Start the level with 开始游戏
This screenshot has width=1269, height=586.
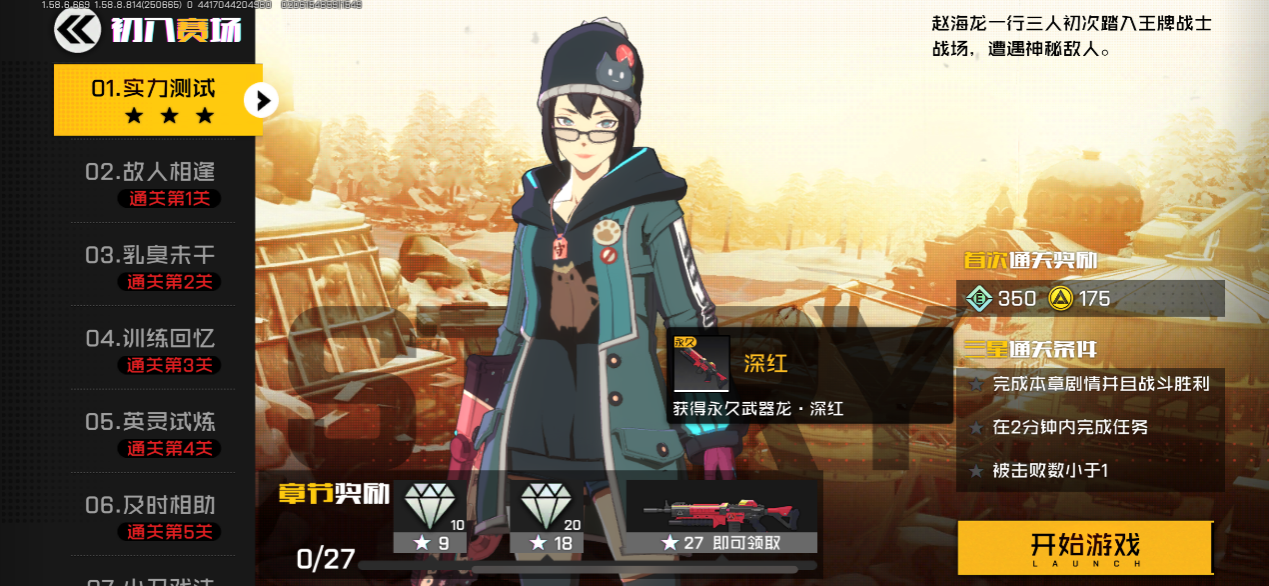point(1085,547)
